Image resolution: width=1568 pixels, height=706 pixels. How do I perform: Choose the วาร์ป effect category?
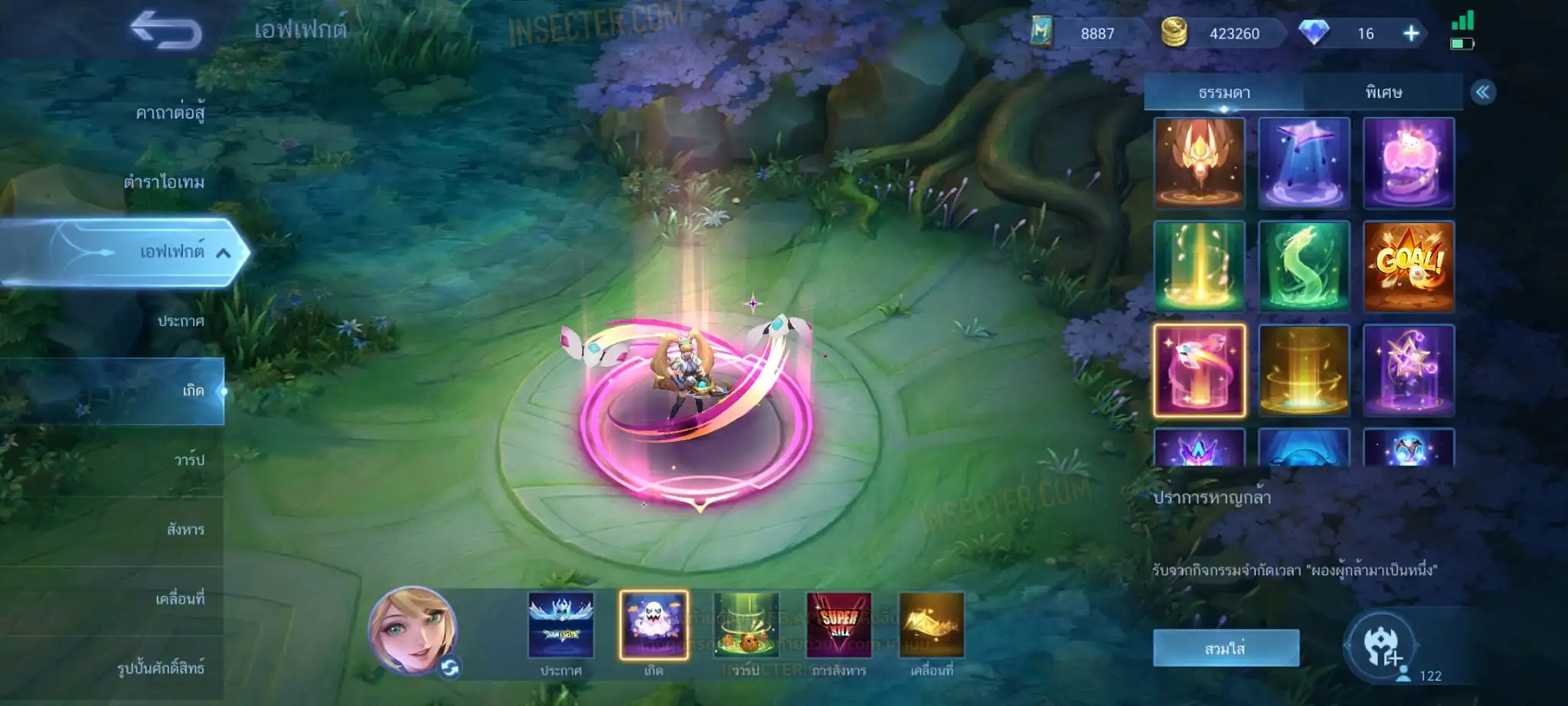tap(188, 459)
